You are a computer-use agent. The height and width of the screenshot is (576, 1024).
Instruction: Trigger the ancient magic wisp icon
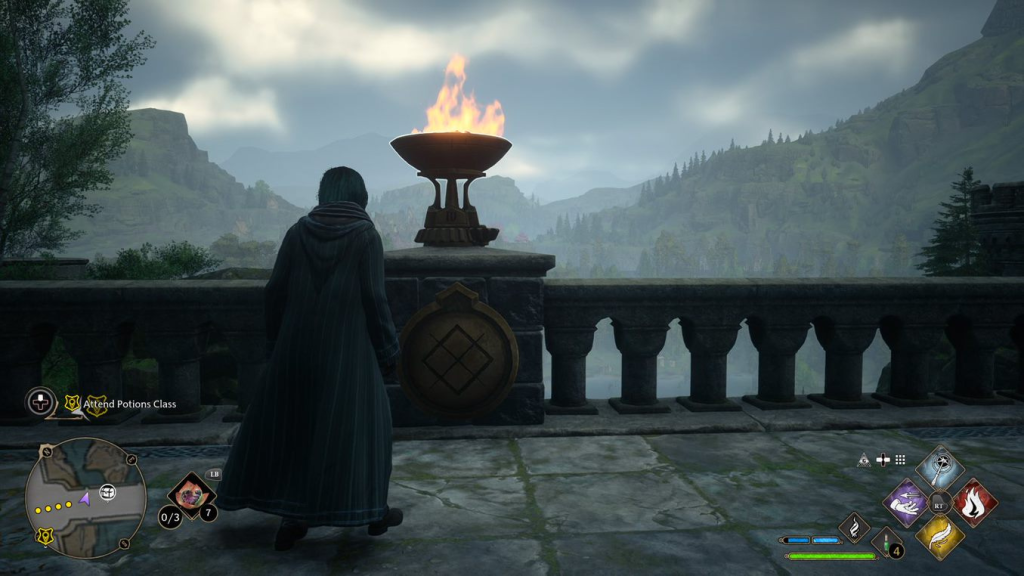click(854, 527)
